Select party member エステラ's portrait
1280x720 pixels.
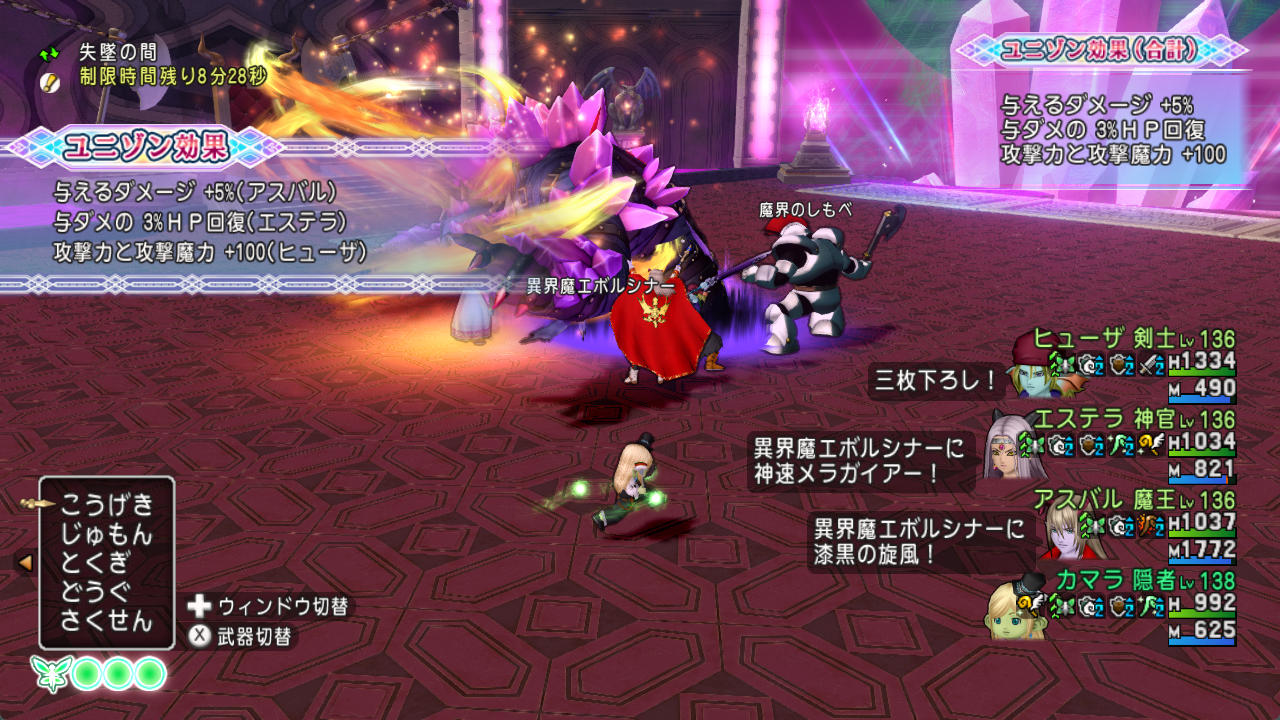(1014, 453)
